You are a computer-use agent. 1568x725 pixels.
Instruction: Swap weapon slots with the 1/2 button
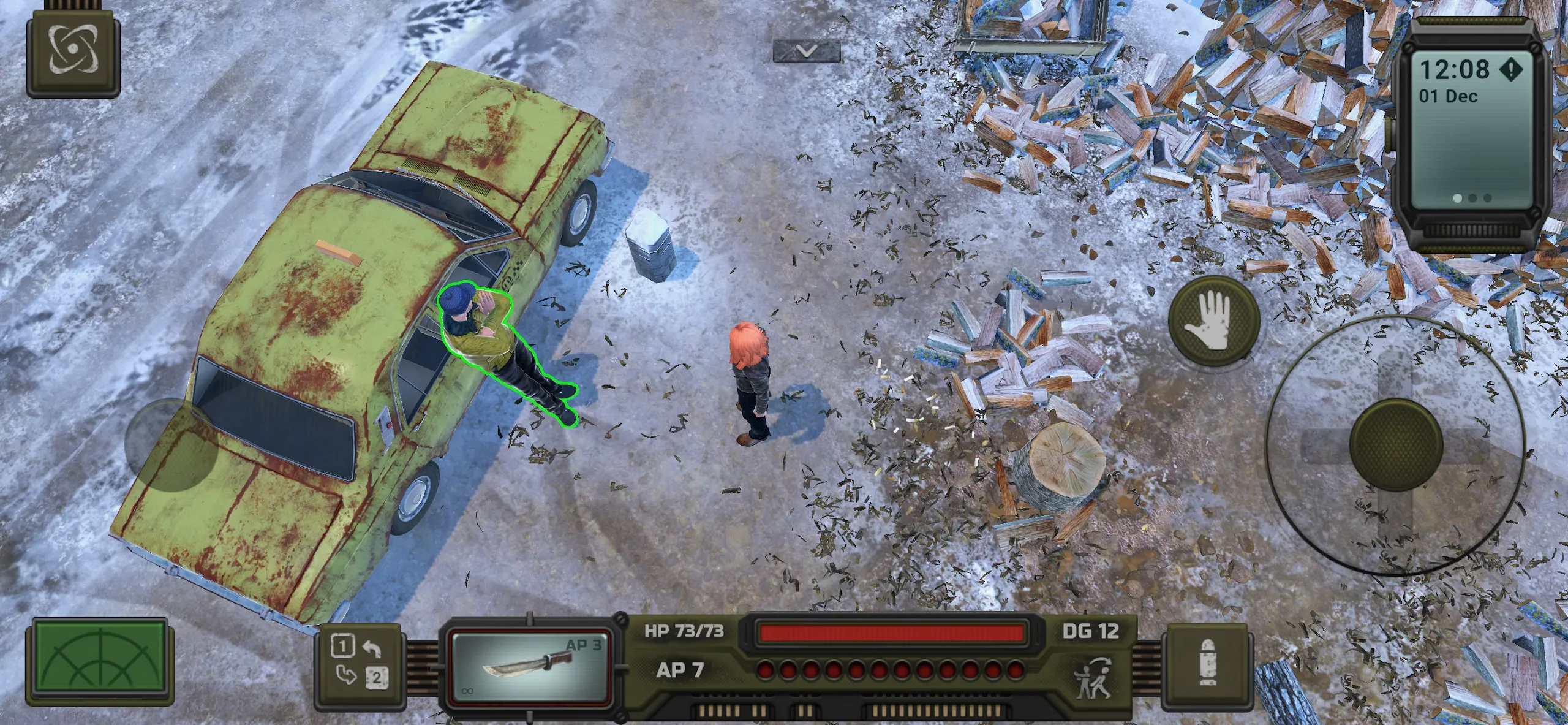click(x=360, y=661)
